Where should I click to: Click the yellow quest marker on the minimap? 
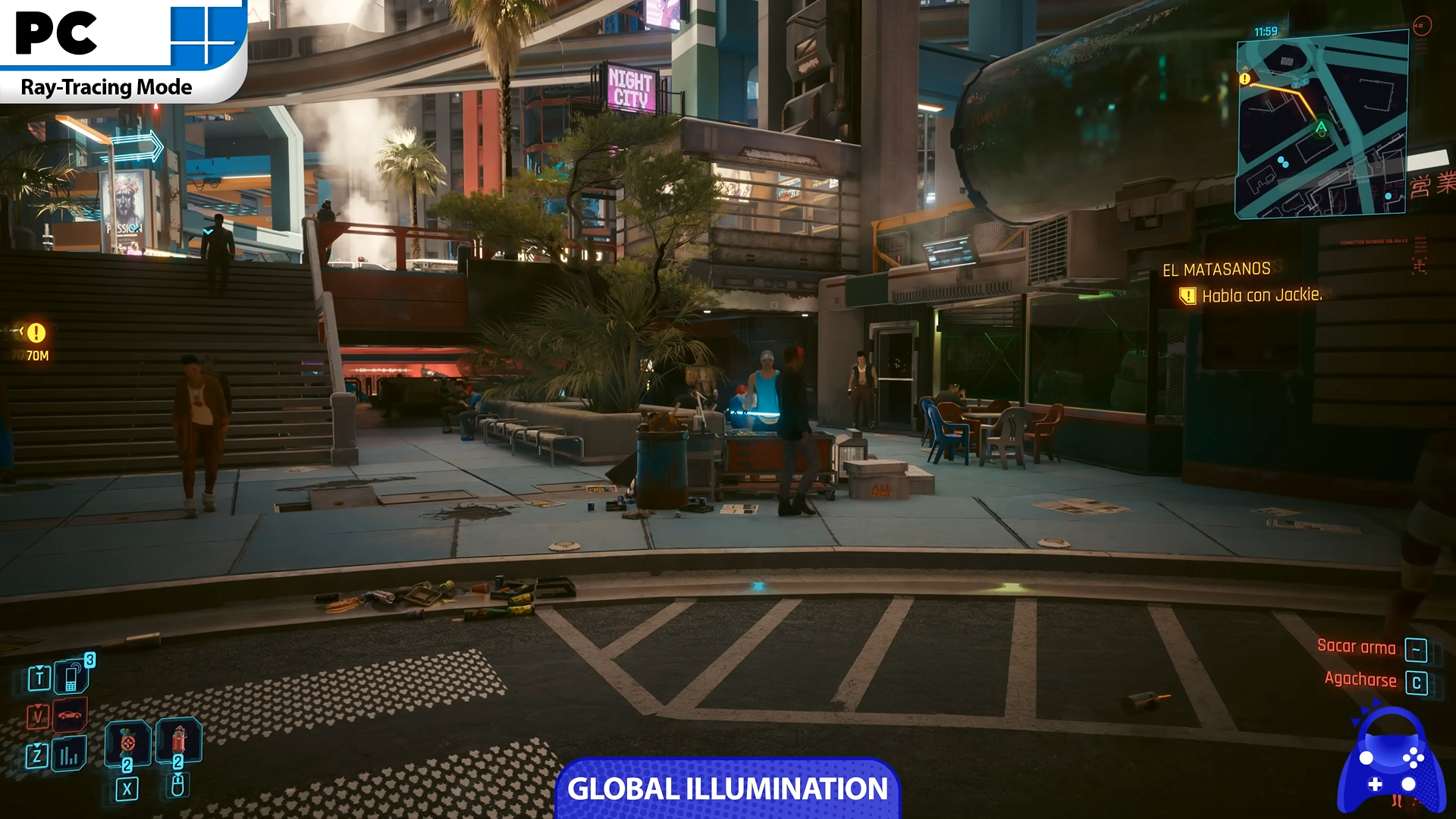[1244, 79]
